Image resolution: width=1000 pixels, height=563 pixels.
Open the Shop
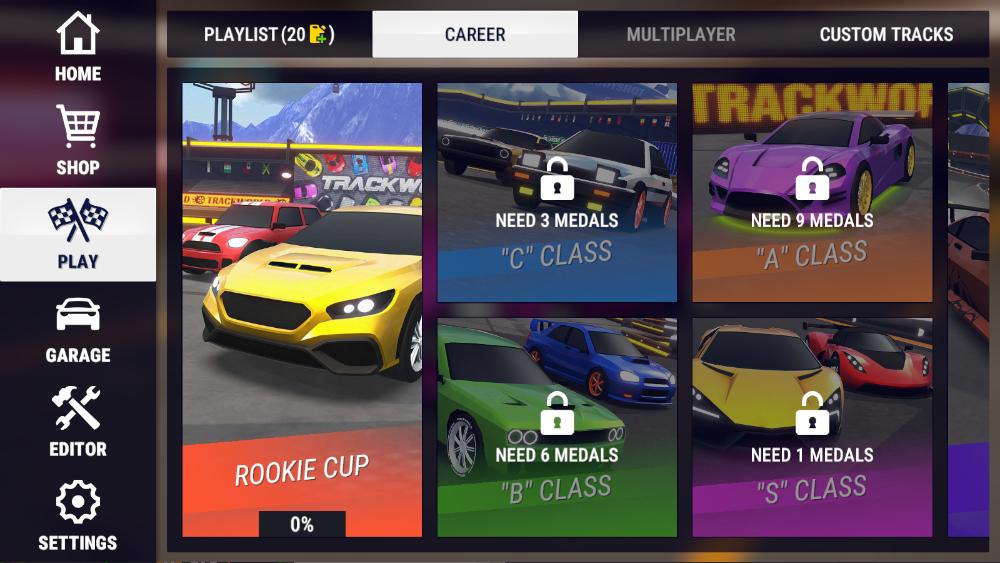[x=78, y=141]
